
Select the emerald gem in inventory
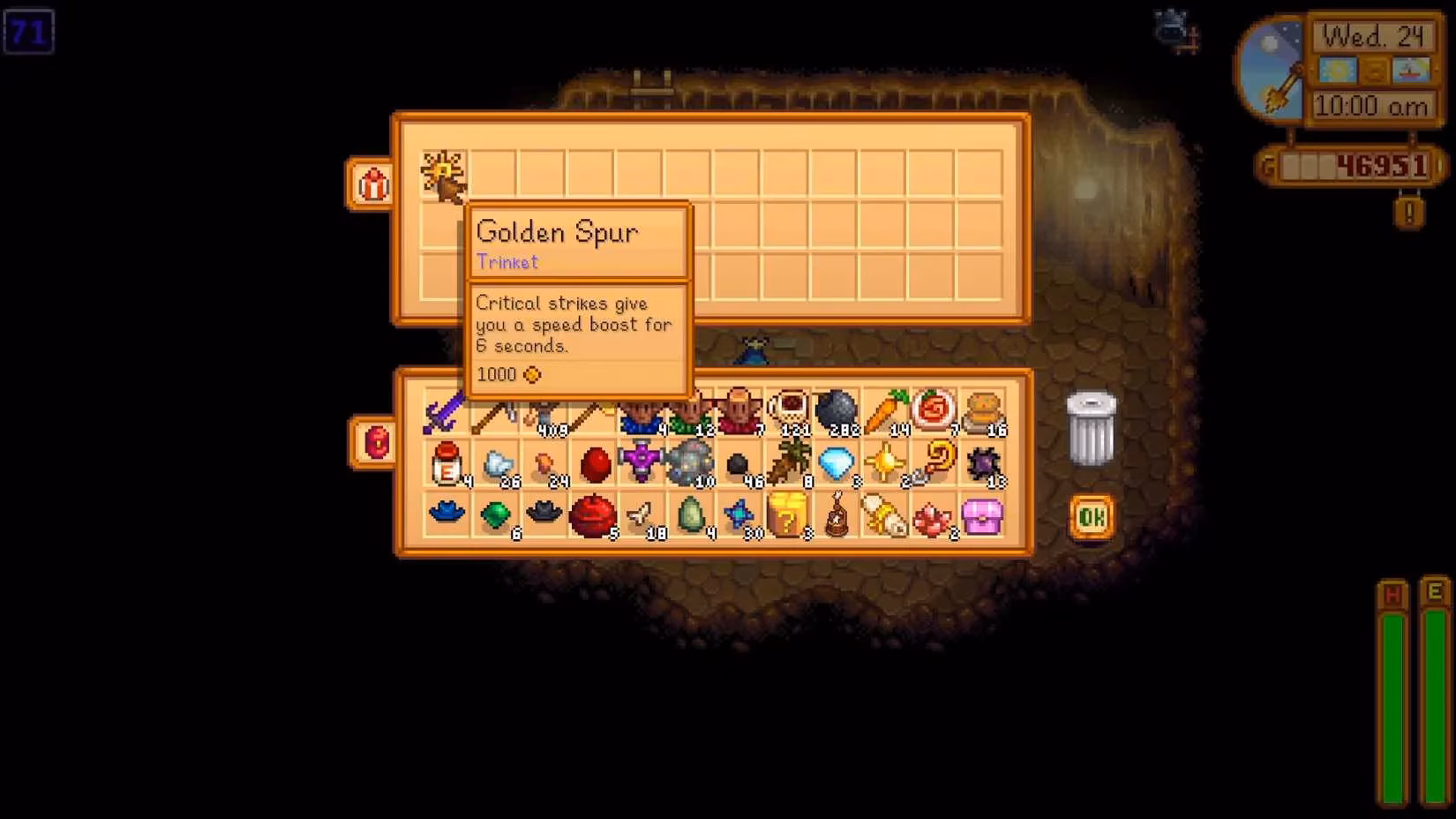pyautogui.click(x=497, y=515)
